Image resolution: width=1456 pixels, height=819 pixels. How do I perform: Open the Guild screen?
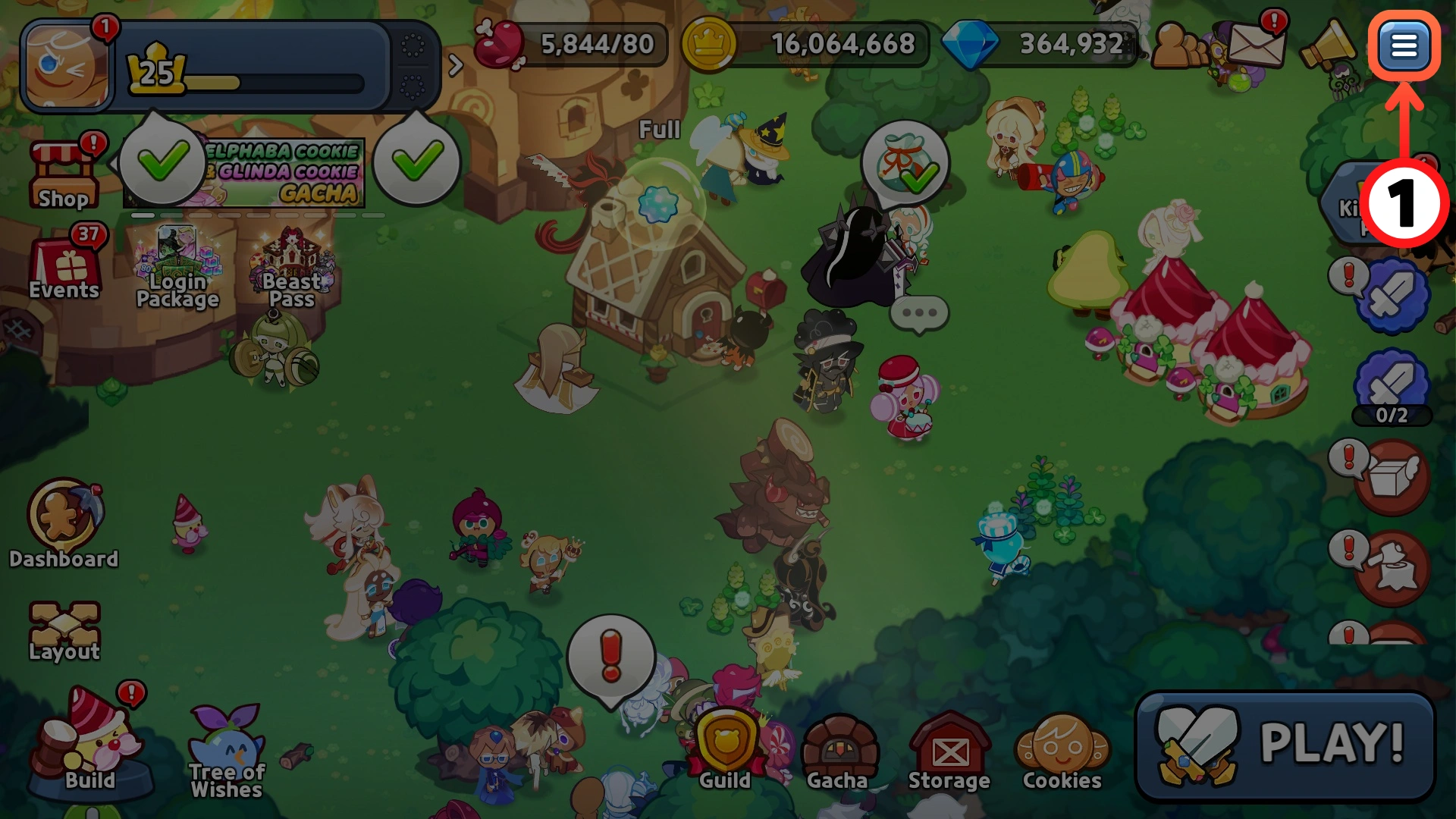tap(725, 749)
